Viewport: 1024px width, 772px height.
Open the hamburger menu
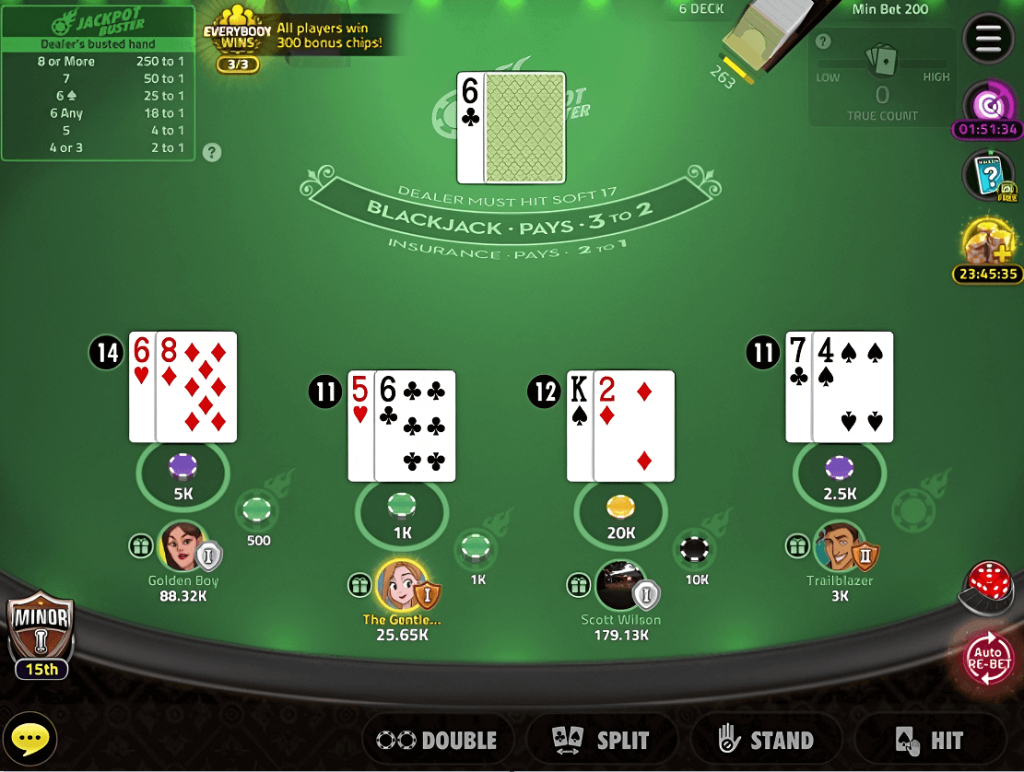click(987, 39)
